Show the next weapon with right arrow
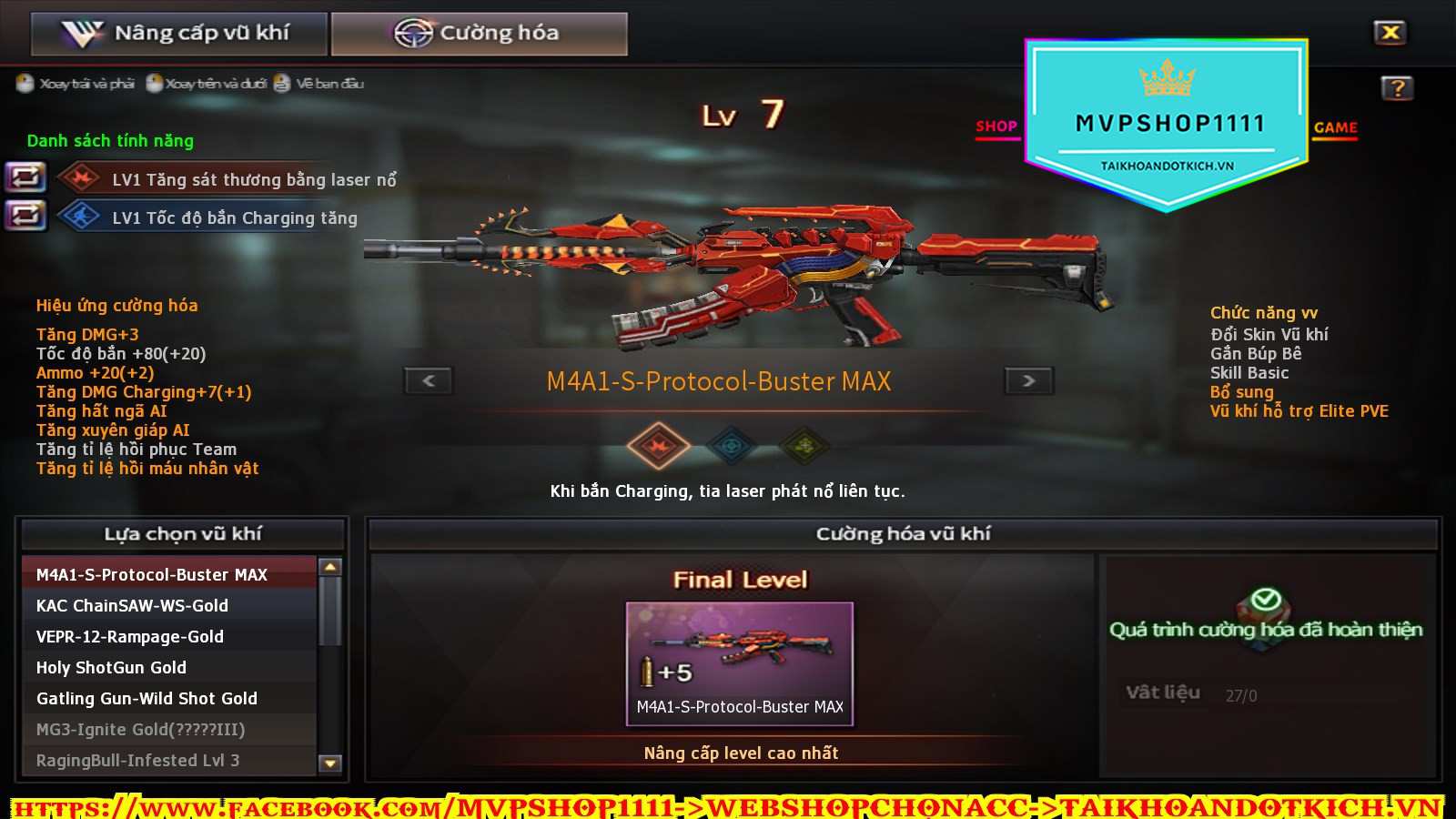1456x819 pixels. 1028,380
